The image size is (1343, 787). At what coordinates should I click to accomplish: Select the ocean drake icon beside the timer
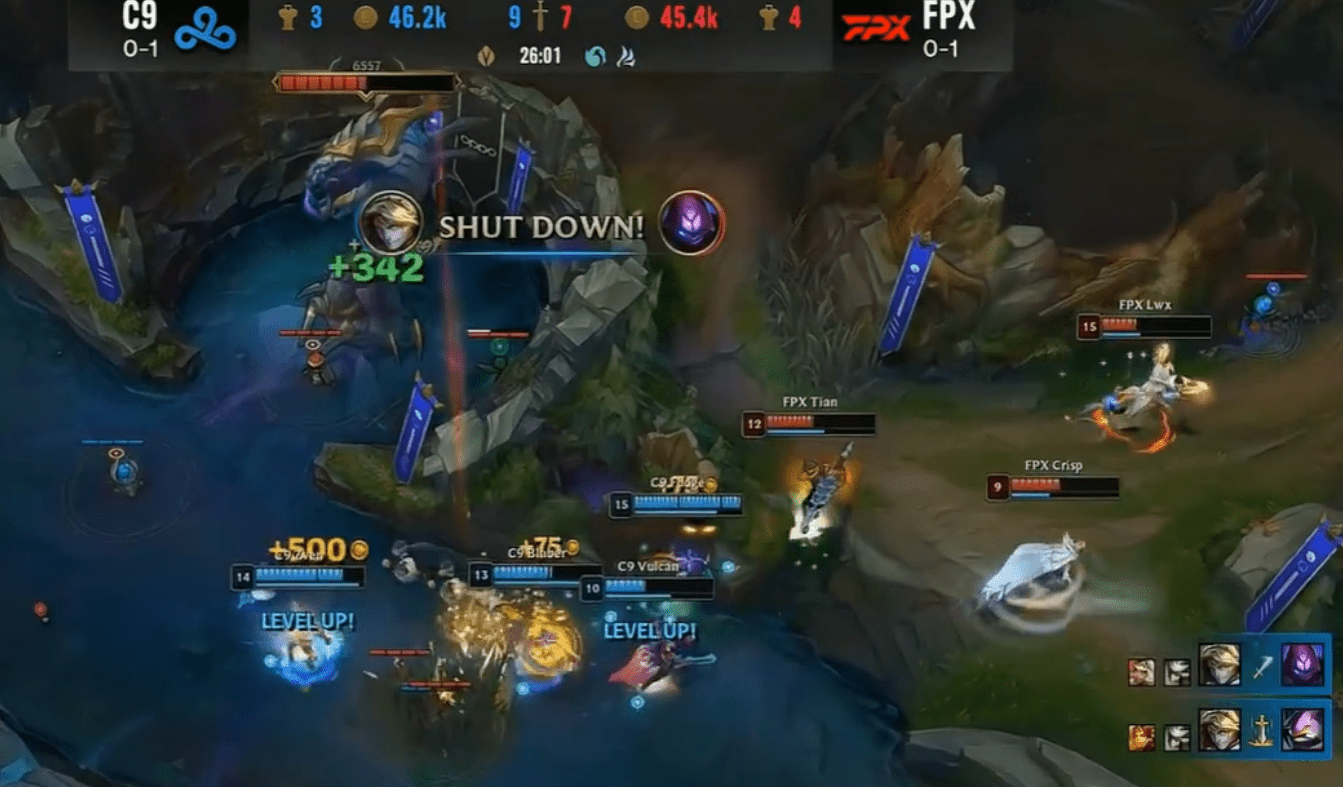tap(595, 56)
